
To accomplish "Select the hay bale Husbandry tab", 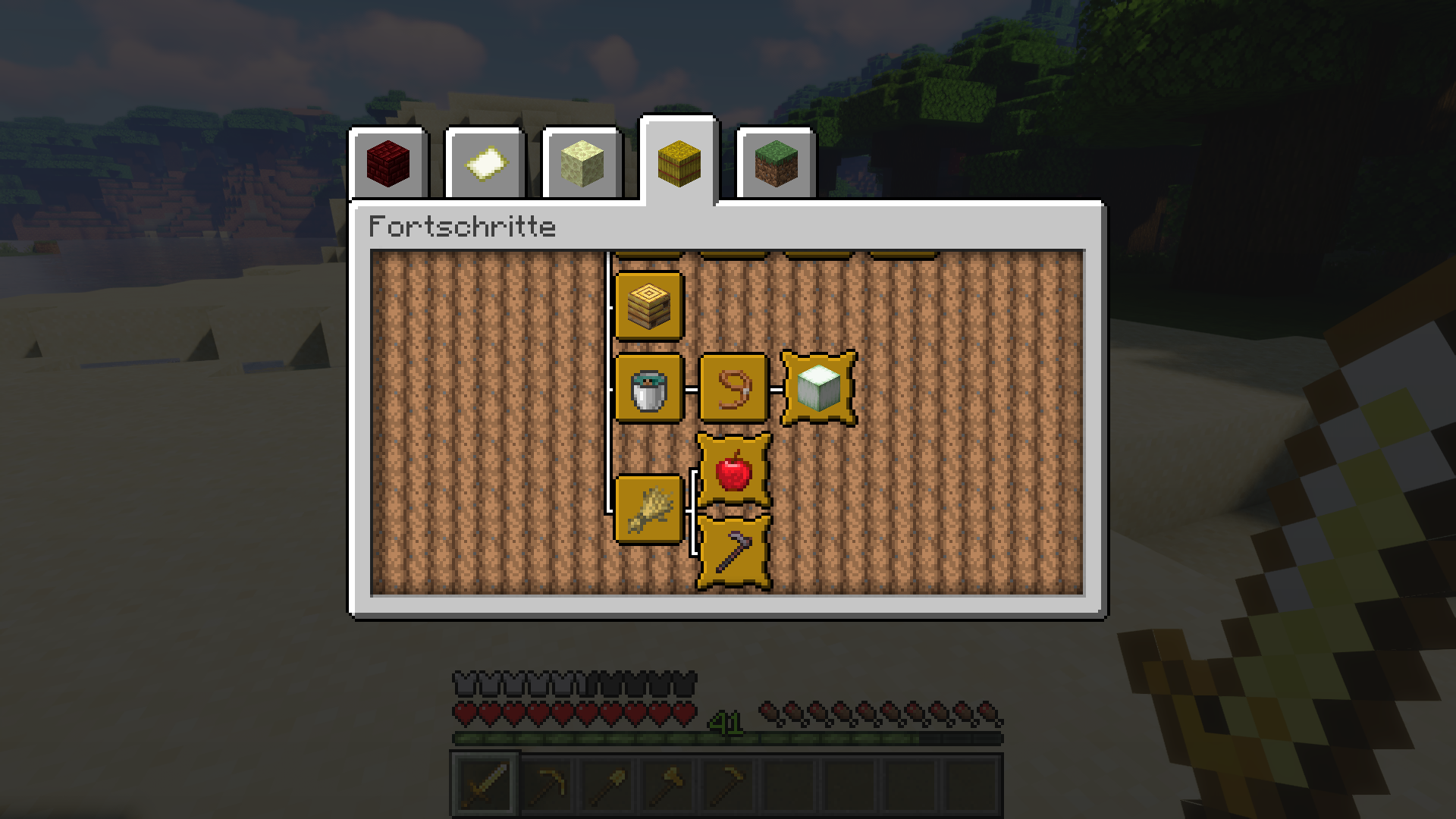I will [677, 162].
